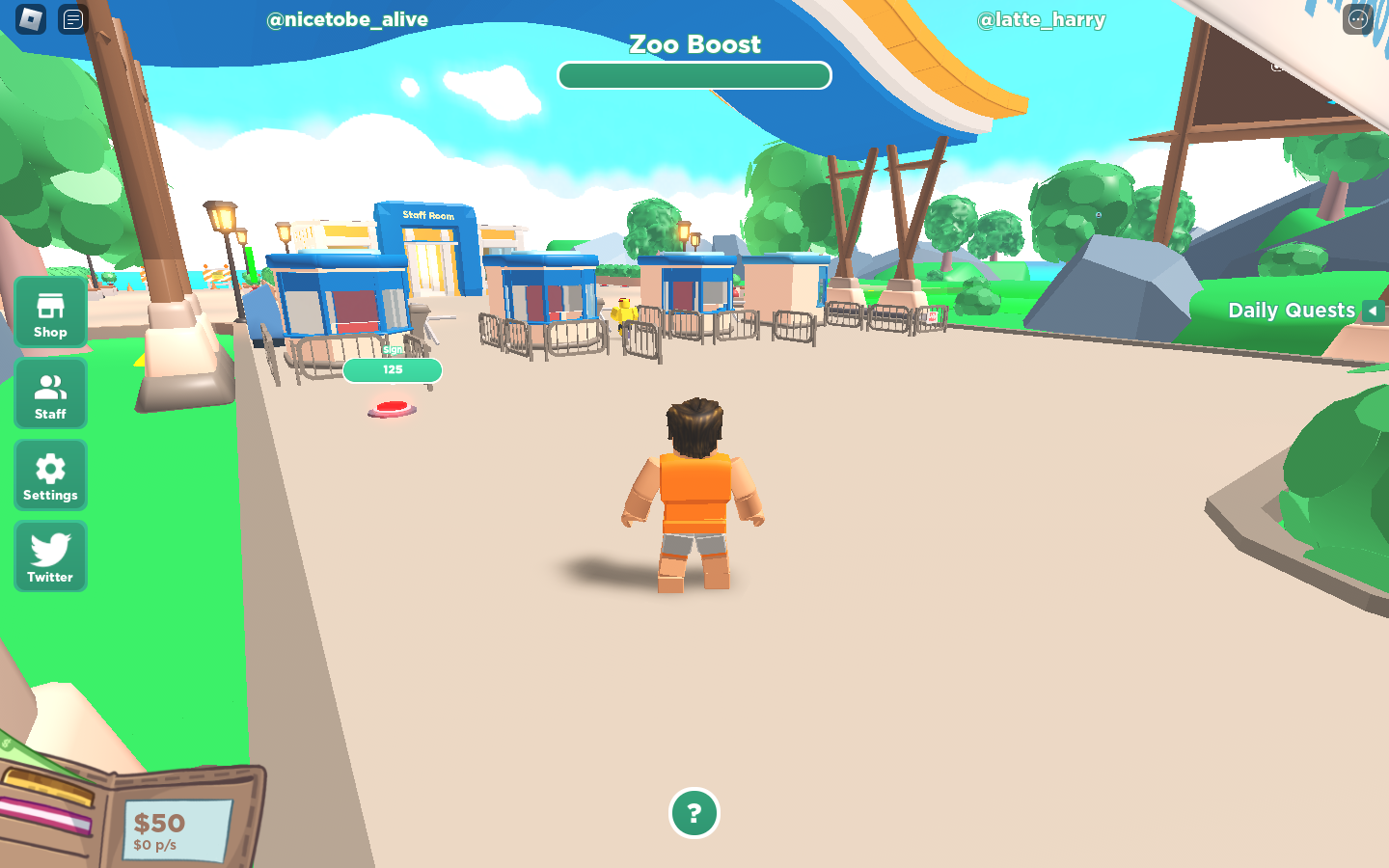The height and width of the screenshot is (868, 1389).
Task: Click the Zoo Boost title text
Action: coord(694,44)
